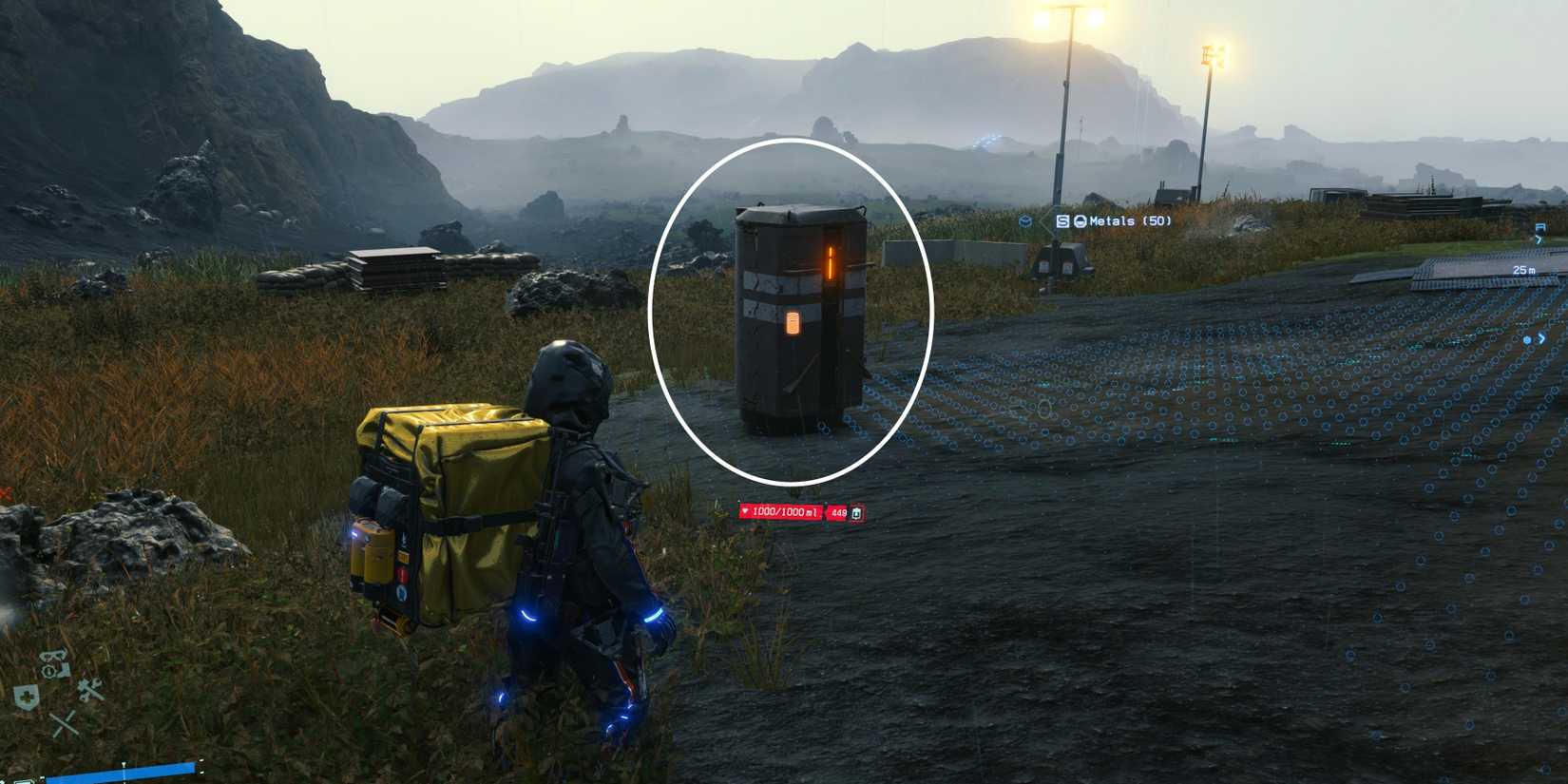
Task: Click the steering wheel icon next to Metals text
Action: pyautogui.click(x=1080, y=221)
